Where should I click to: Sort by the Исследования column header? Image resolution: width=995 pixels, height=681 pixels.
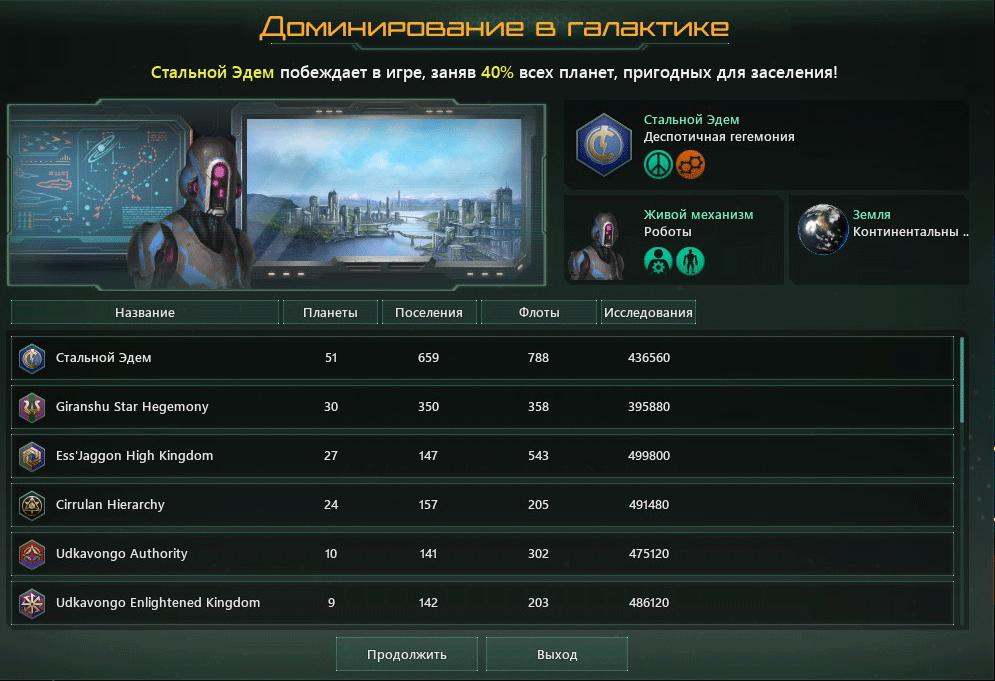(x=648, y=313)
